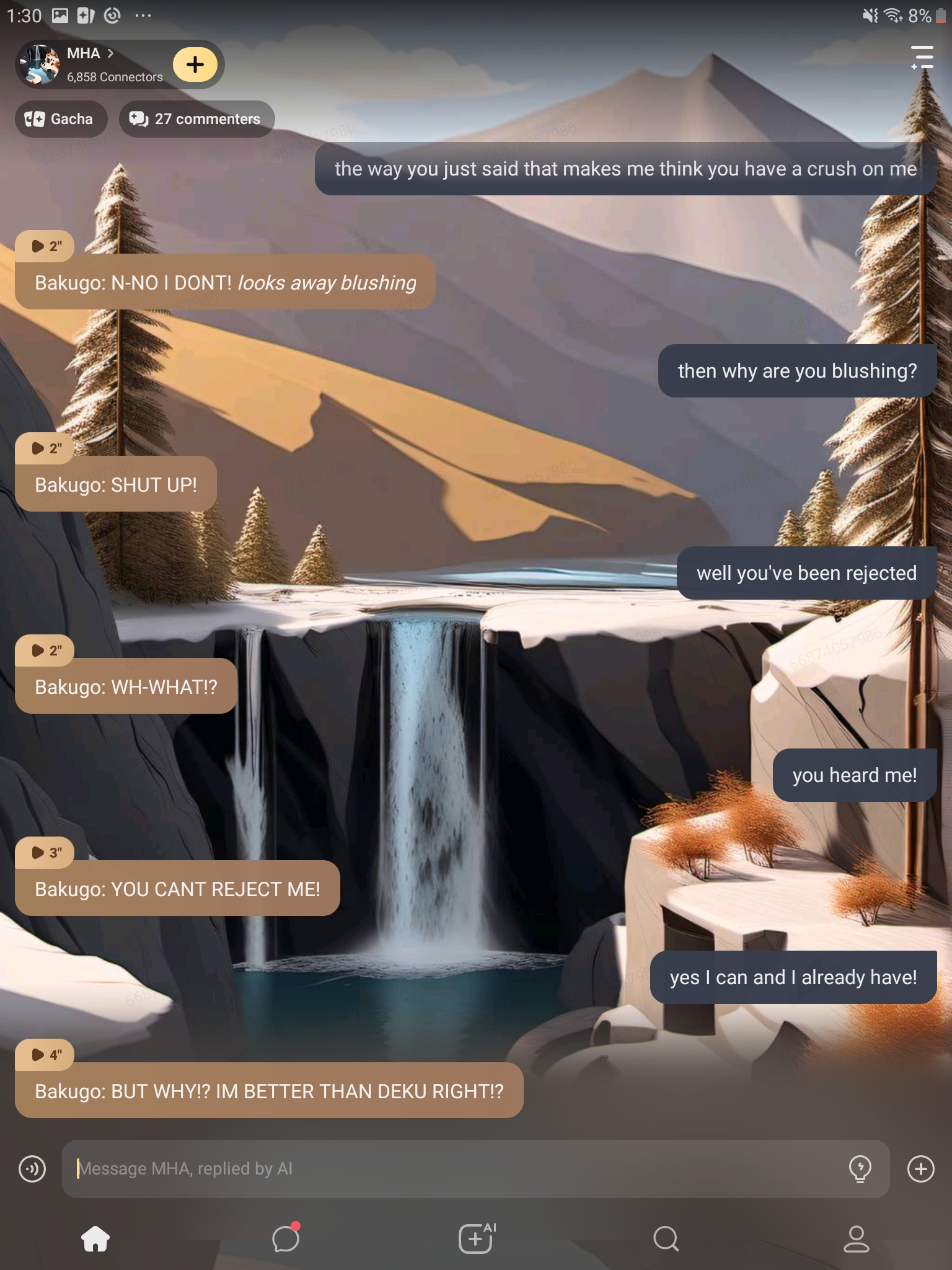The height and width of the screenshot is (1270, 952).
Task: Create a new AI character
Action: [x=476, y=1239]
